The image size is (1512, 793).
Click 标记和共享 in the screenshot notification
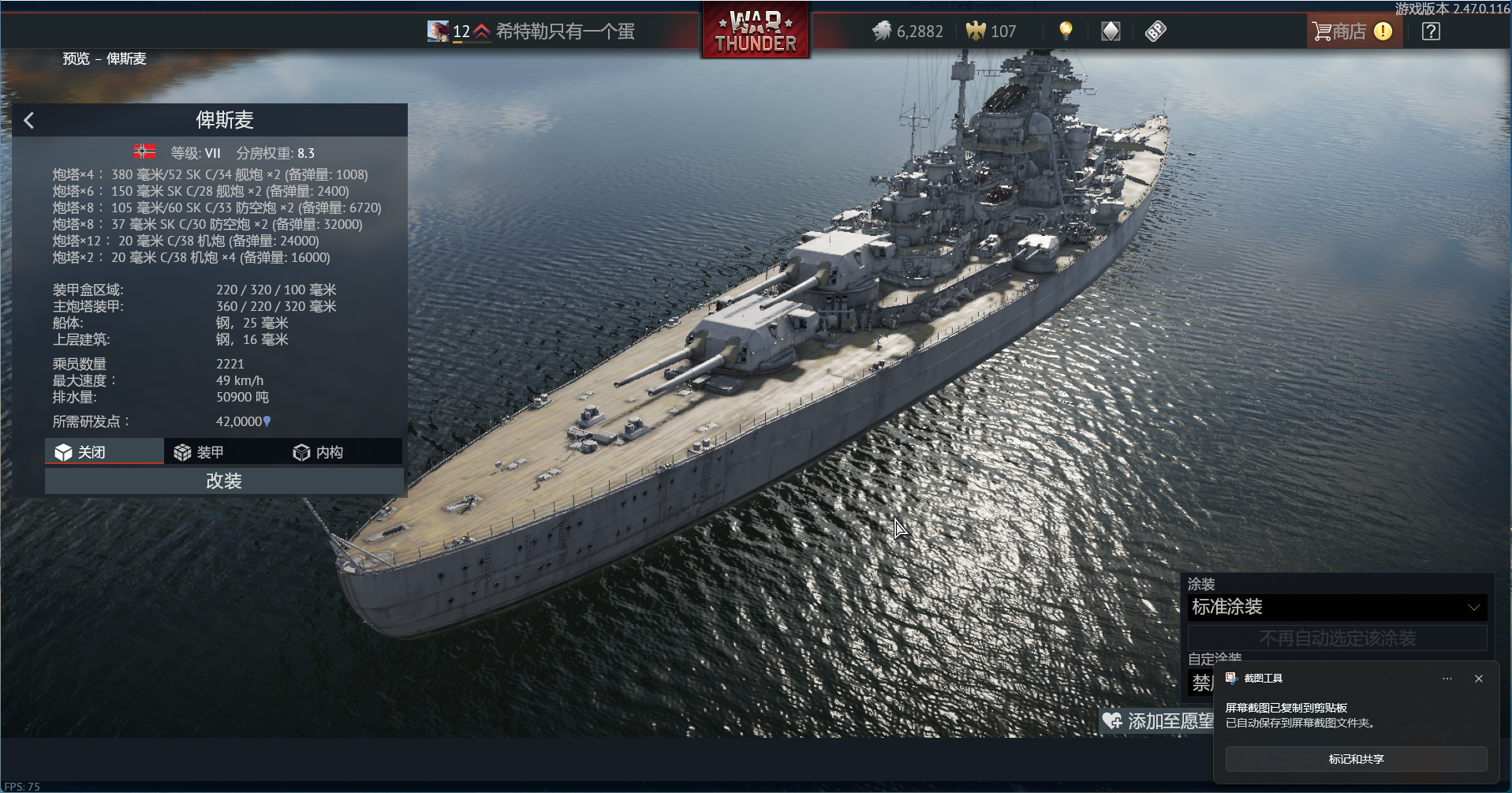click(x=1356, y=759)
